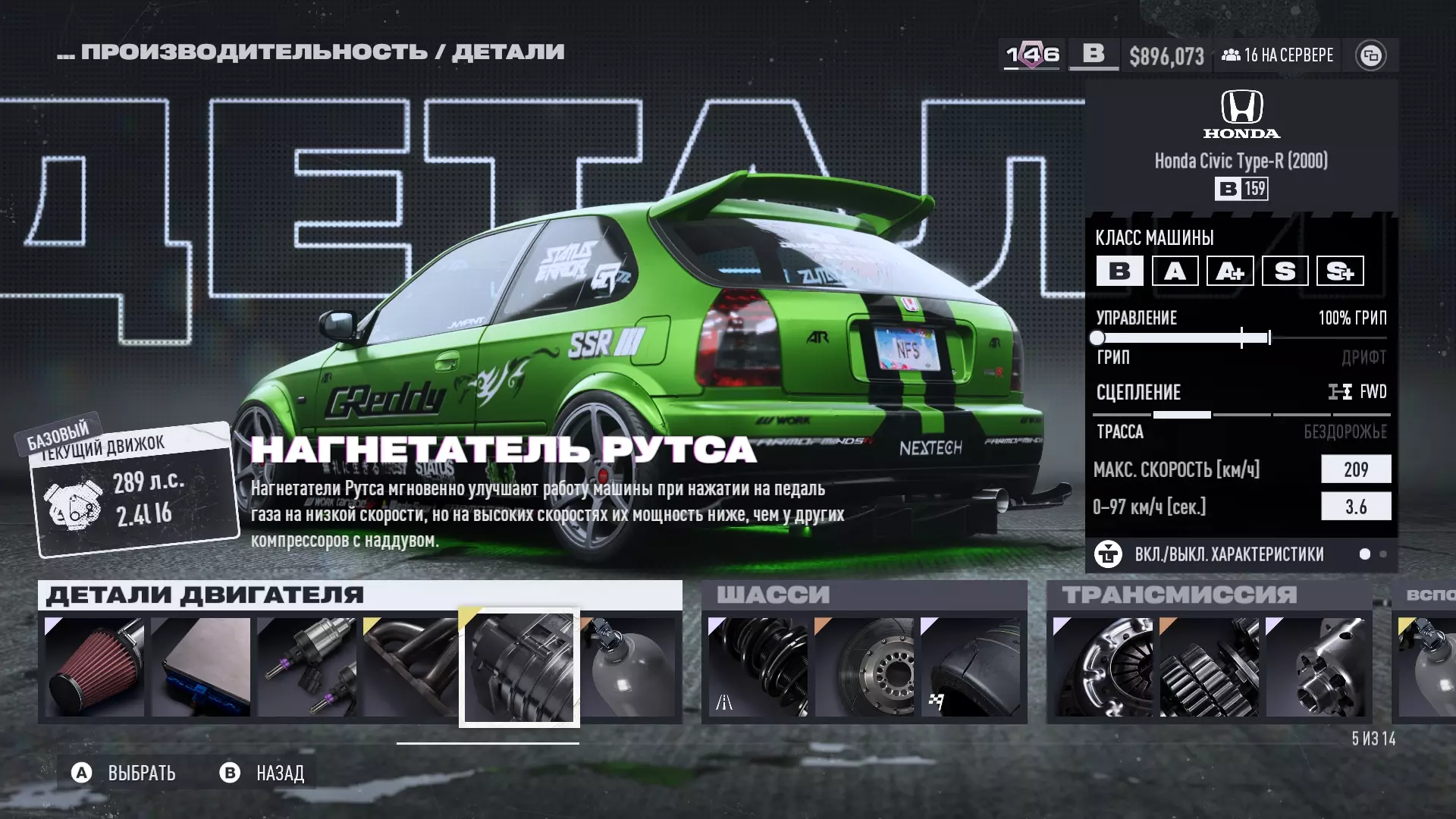Select the tire chassis part tile
The height and width of the screenshot is (819, 1456).
click(970, 667)
